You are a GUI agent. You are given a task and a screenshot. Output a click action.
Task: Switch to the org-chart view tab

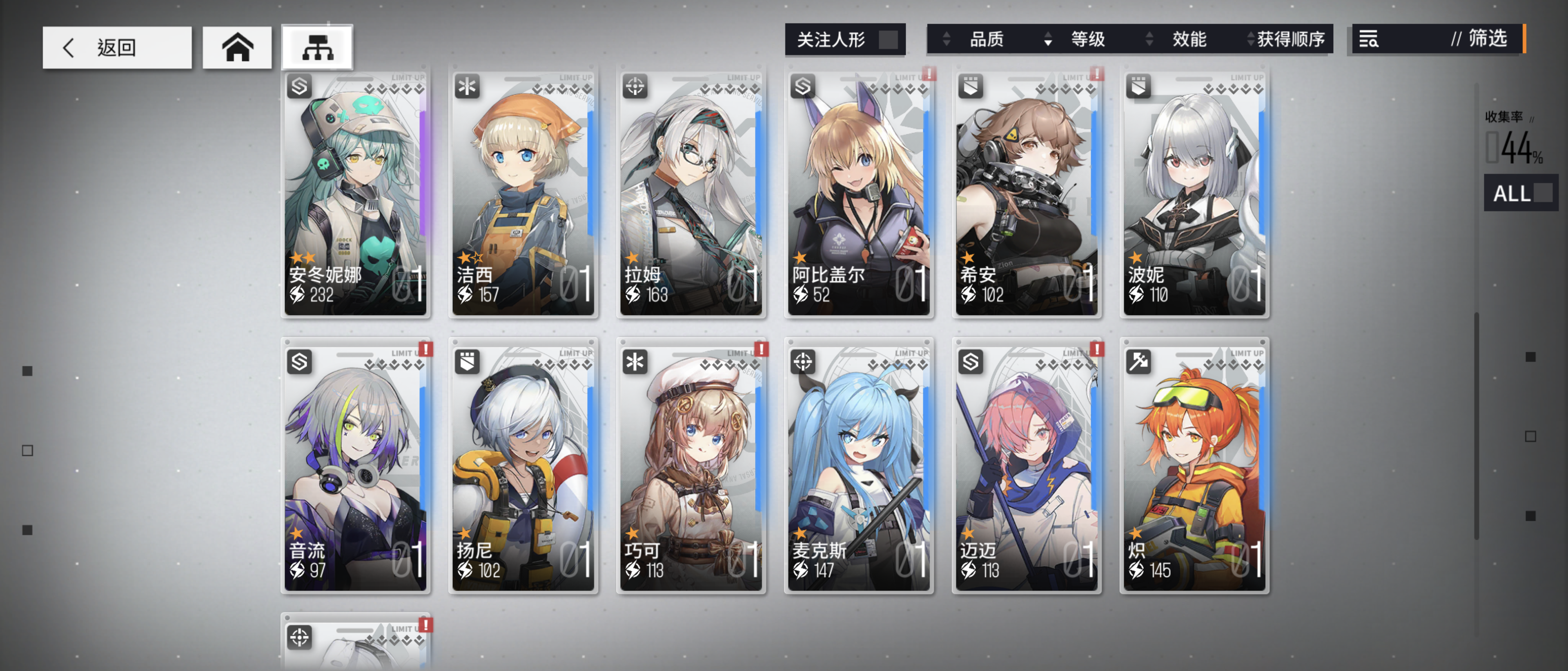(x=317, y=47)
